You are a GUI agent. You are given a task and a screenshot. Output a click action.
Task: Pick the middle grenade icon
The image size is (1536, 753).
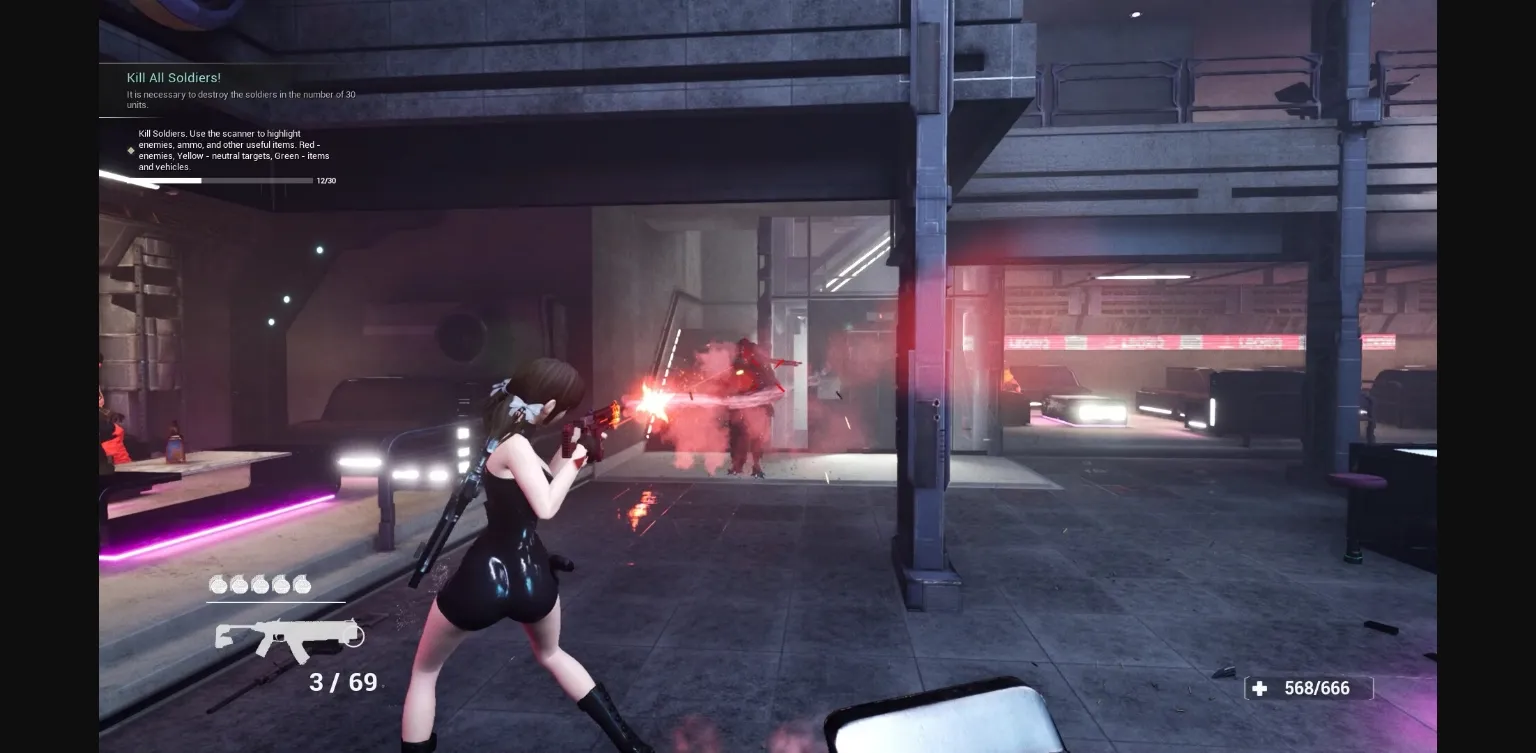pyautogui.click(x=260, y=585)
